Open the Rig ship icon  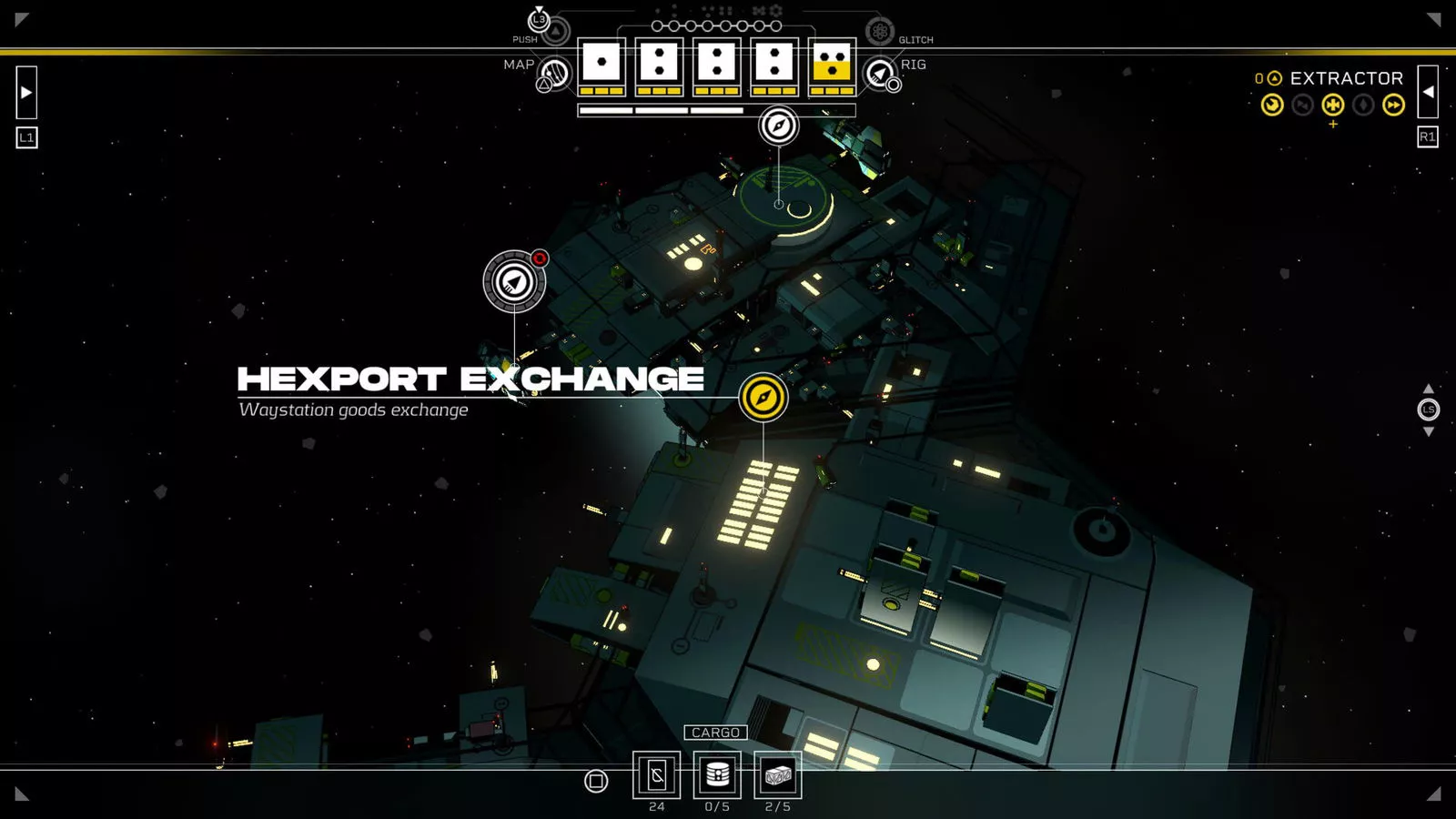[x=880, y=74]
